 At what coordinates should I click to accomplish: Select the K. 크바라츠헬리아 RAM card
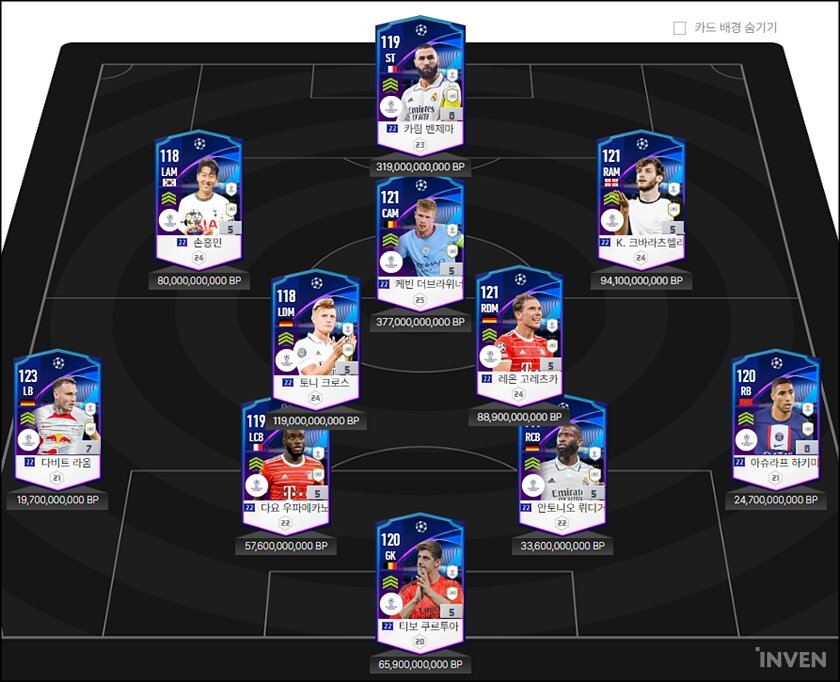point(641,195)
